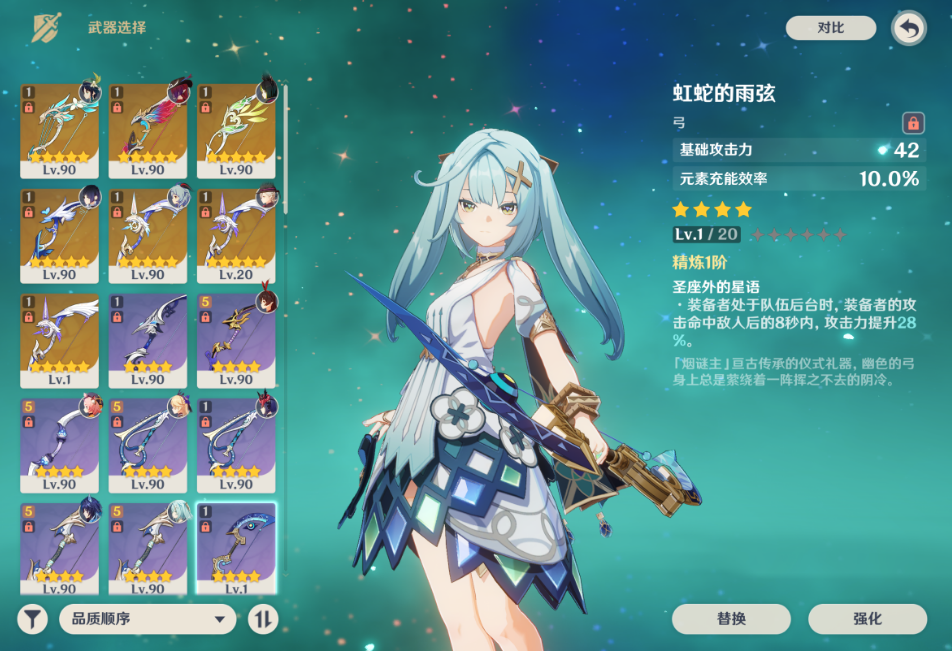Reverse the sort order arrows
This screenshot has height=651, width=952.
(x=262, y=619)
